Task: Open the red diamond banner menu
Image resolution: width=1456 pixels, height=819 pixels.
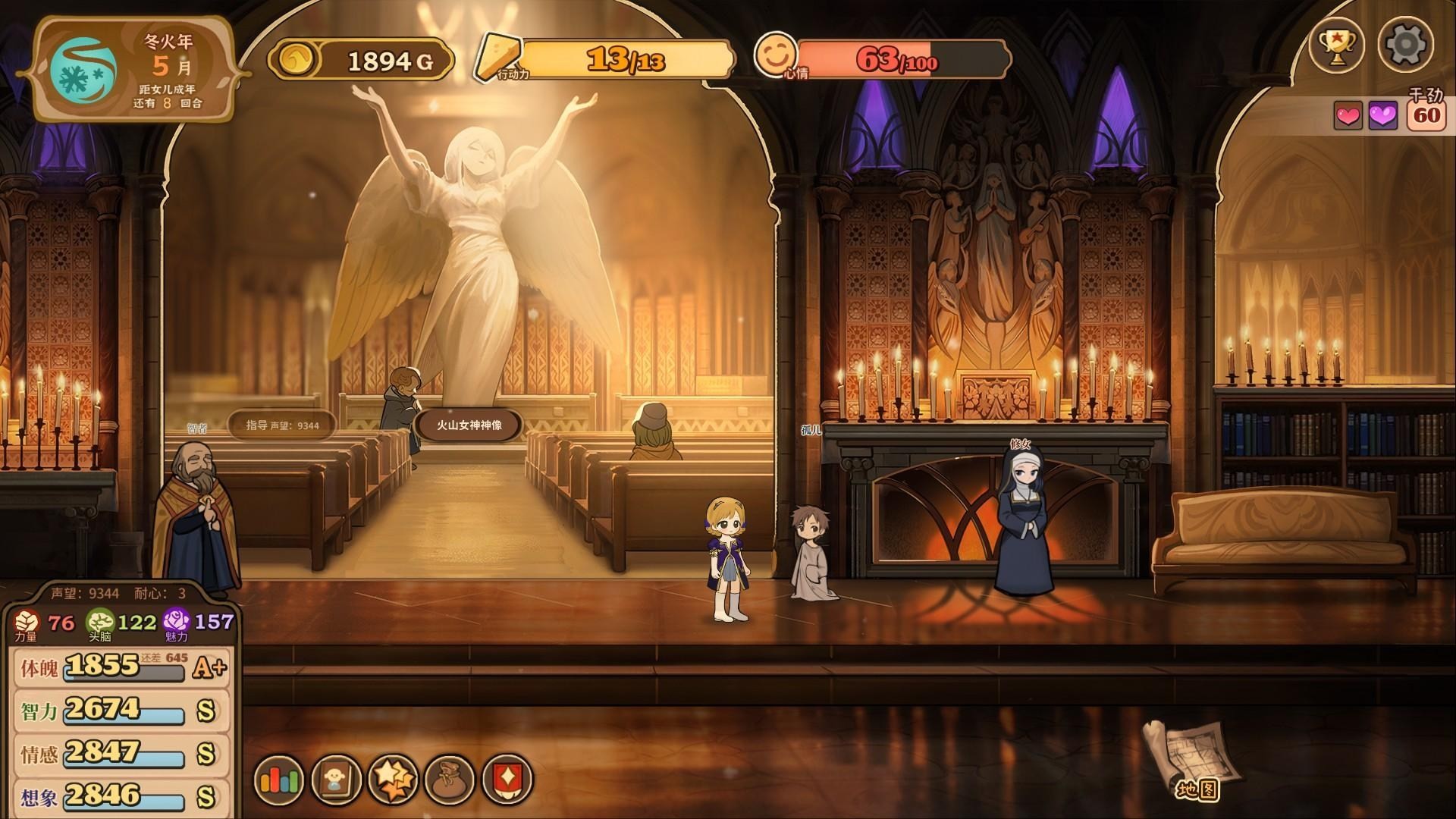Action: tap(506, 780)
